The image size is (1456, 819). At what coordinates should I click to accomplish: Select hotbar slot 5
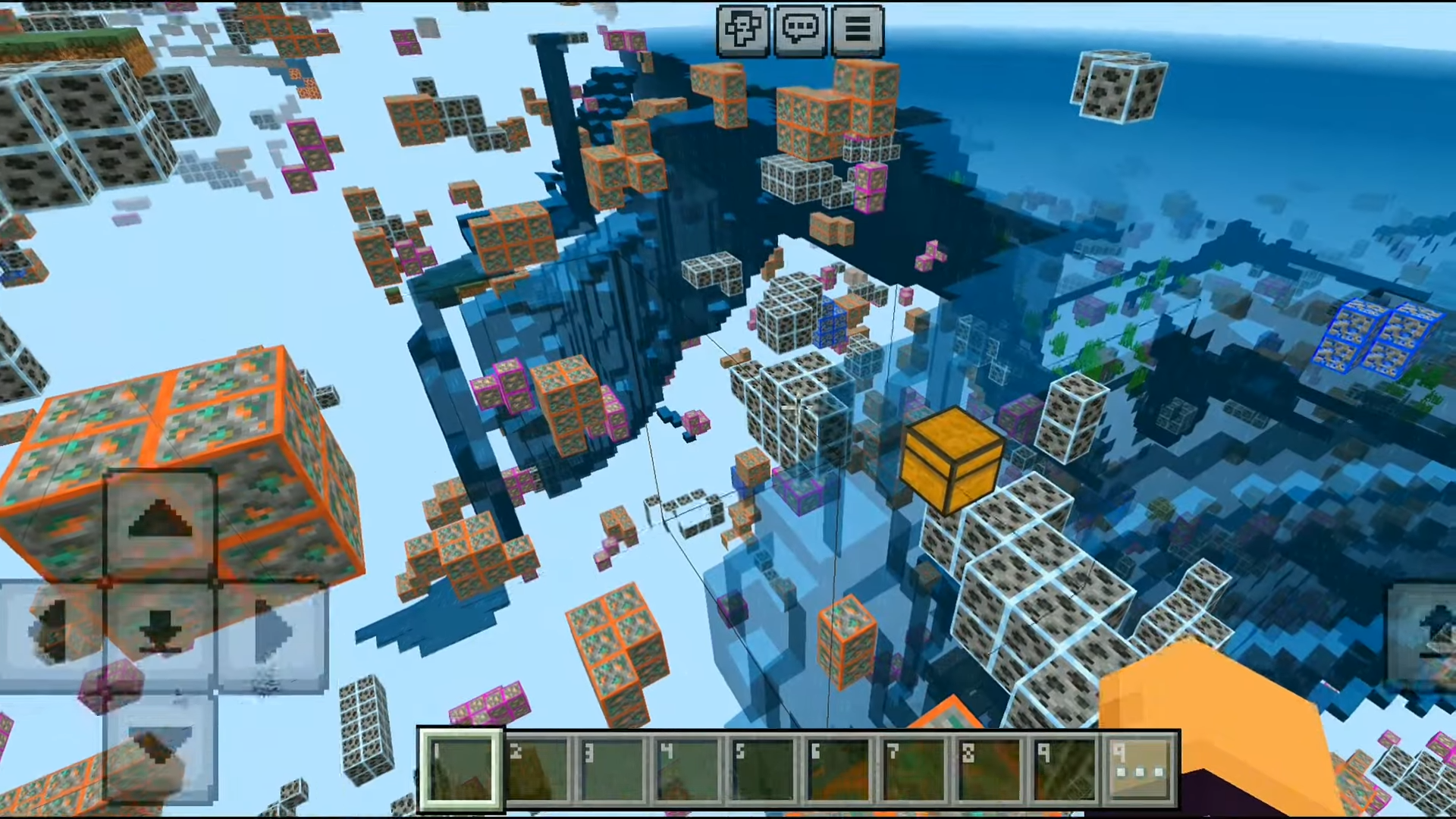[763, 770]
